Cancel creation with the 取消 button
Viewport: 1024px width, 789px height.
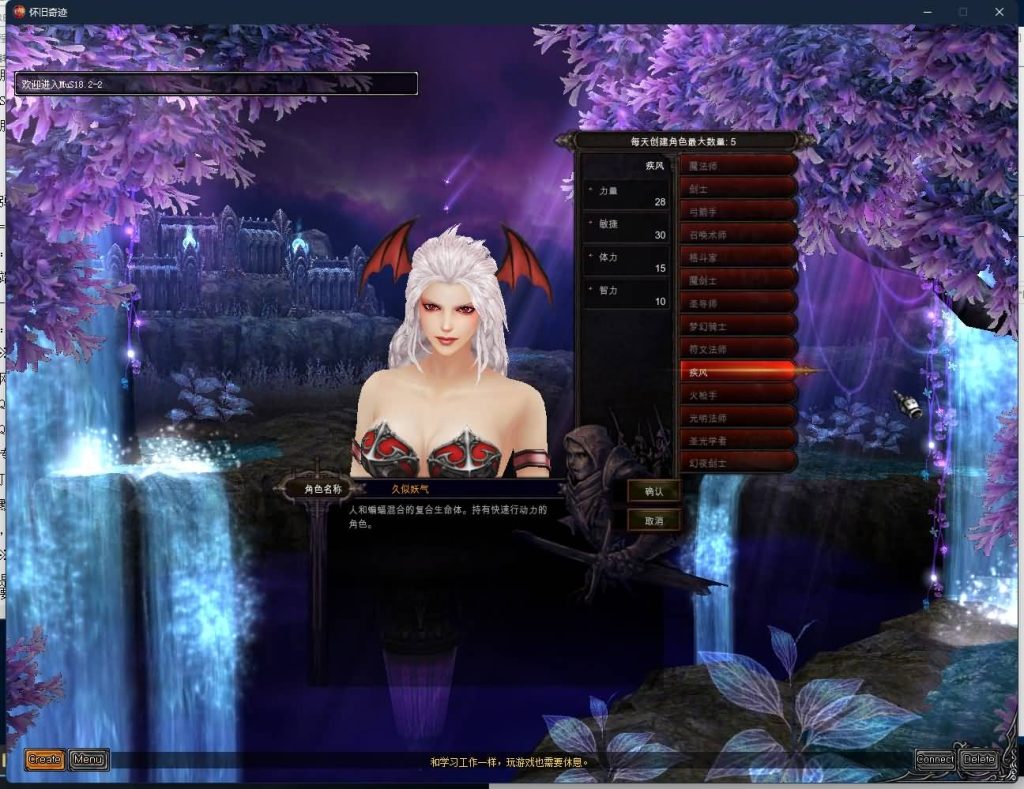654,521
